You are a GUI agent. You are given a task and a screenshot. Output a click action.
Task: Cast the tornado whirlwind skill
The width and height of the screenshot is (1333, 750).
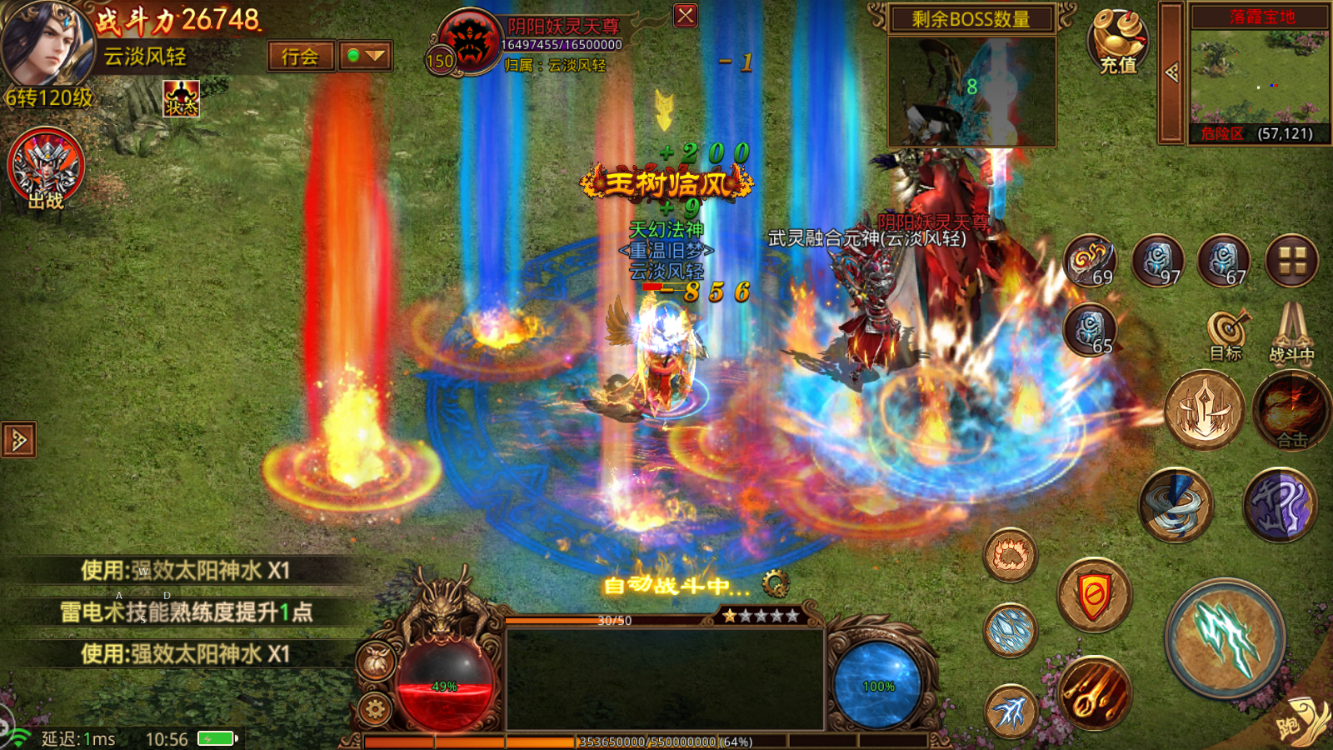point(1176,504)
